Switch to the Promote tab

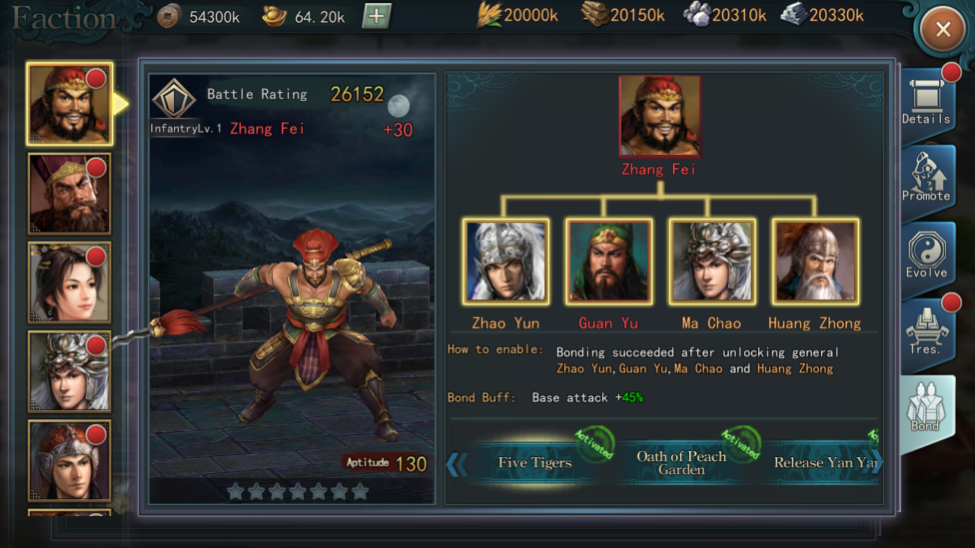point(926,178)
